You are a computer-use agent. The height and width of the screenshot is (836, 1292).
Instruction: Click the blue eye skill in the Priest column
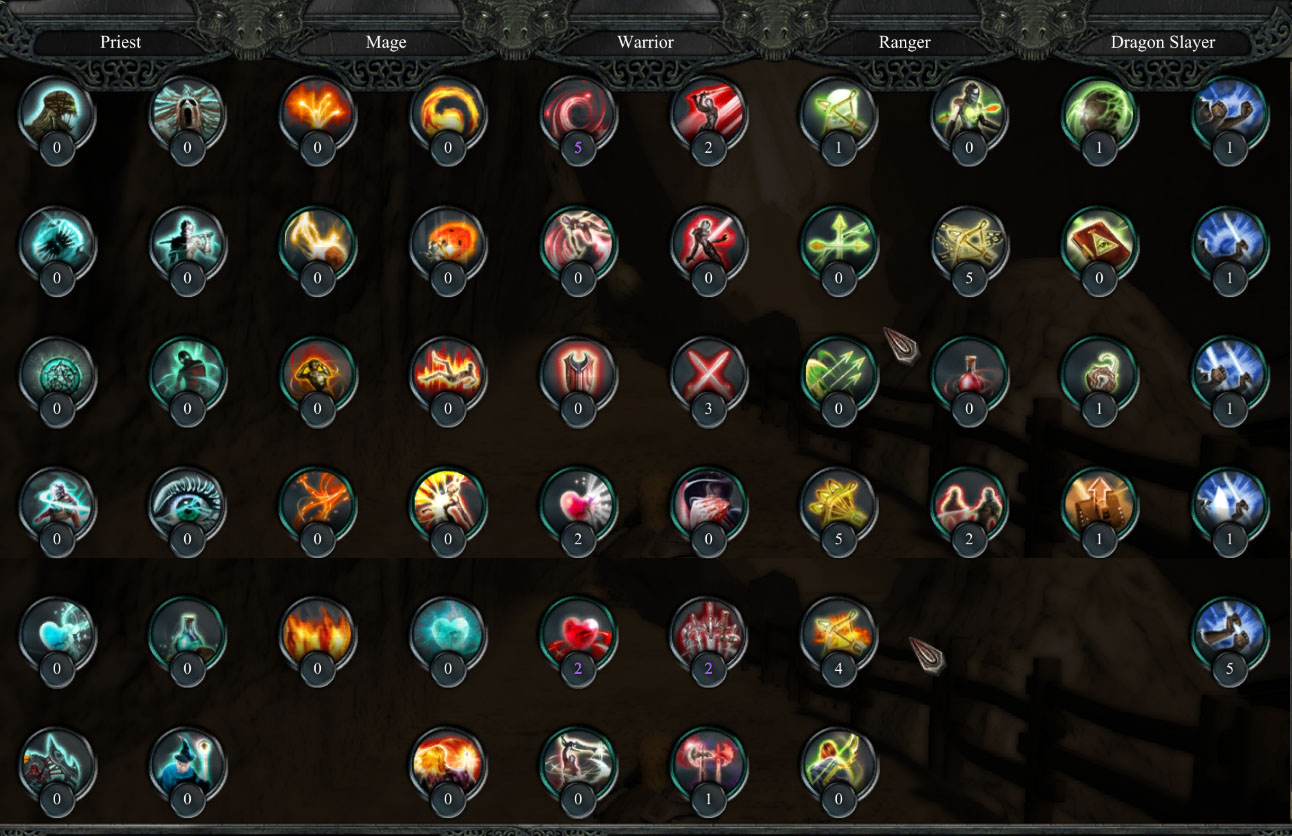point(188,510)
